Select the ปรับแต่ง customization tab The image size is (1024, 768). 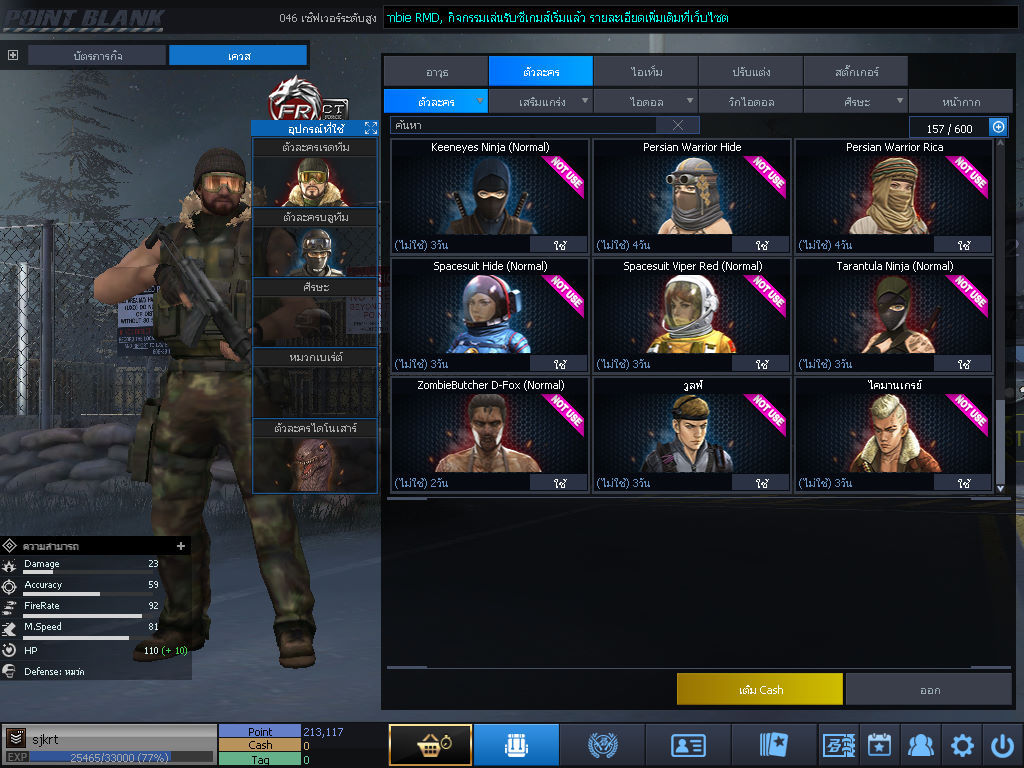[x=749, y=72]
